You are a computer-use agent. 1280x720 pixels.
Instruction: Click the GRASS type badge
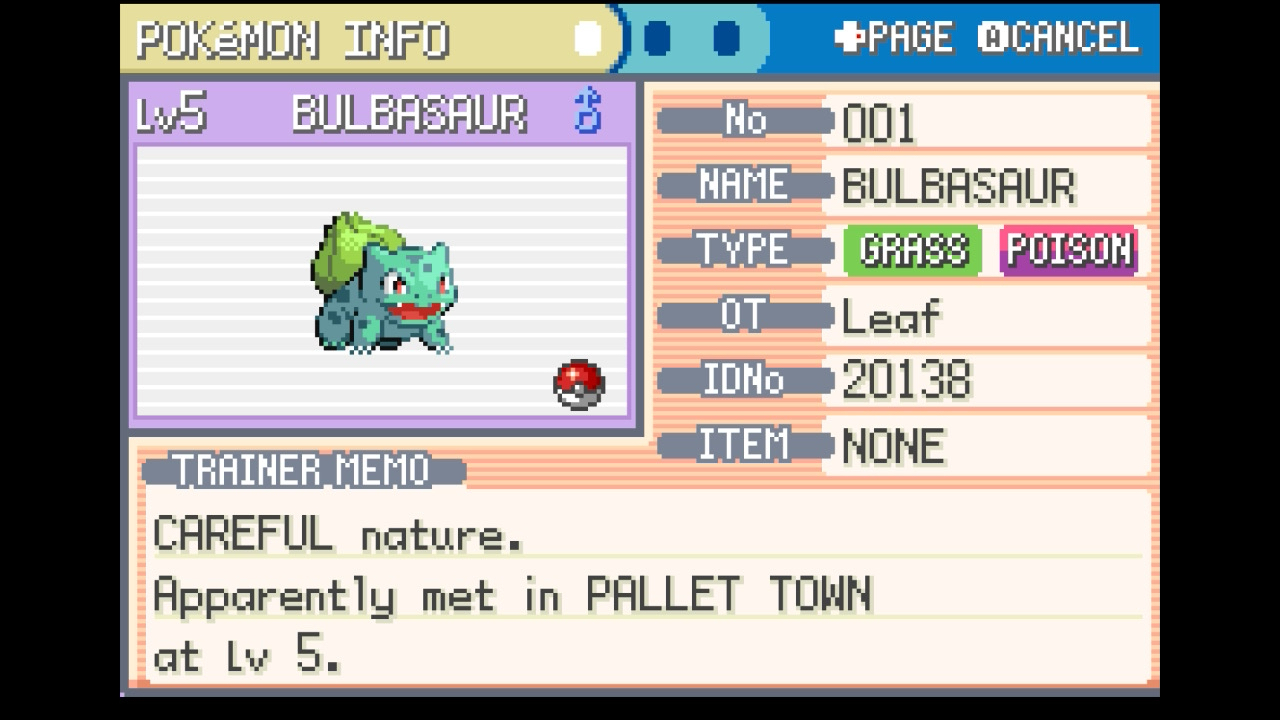[914, 250]
